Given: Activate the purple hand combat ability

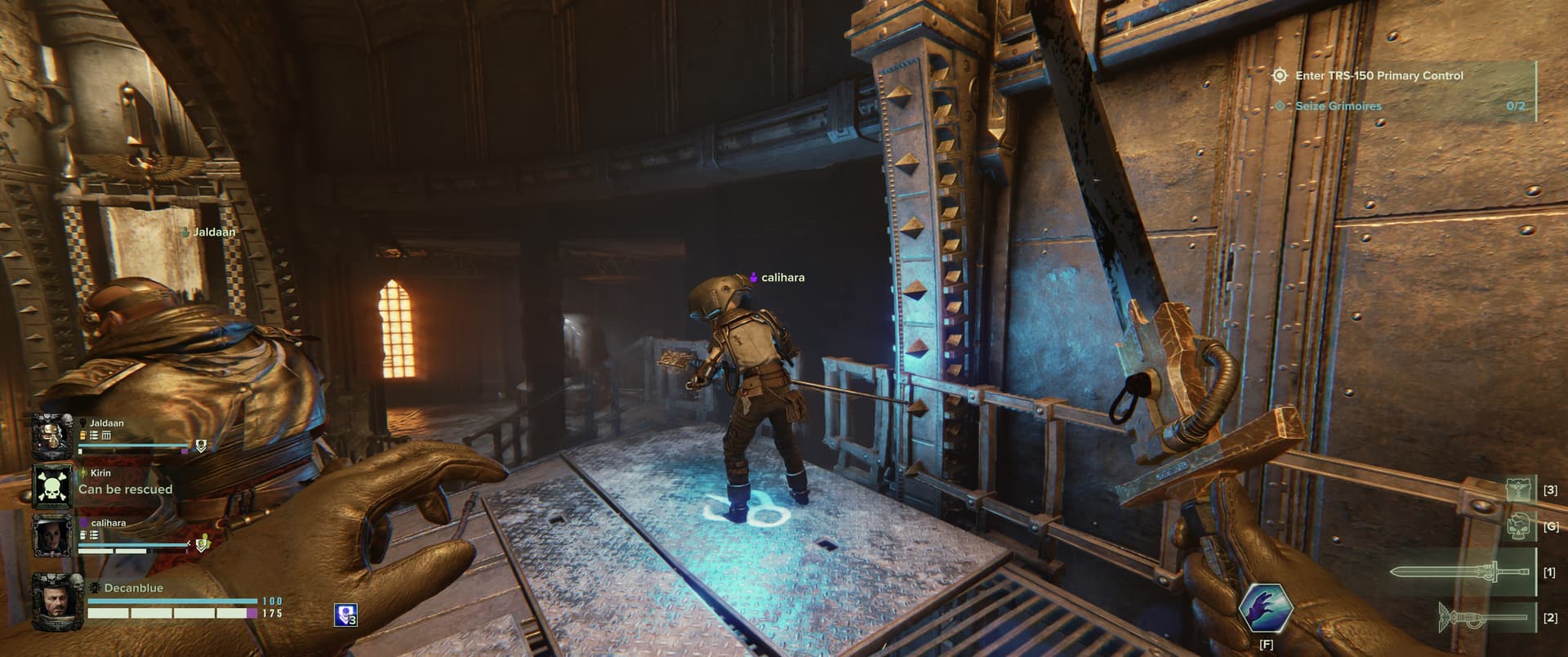Looking at the screenshot, I should [1265, 610].
